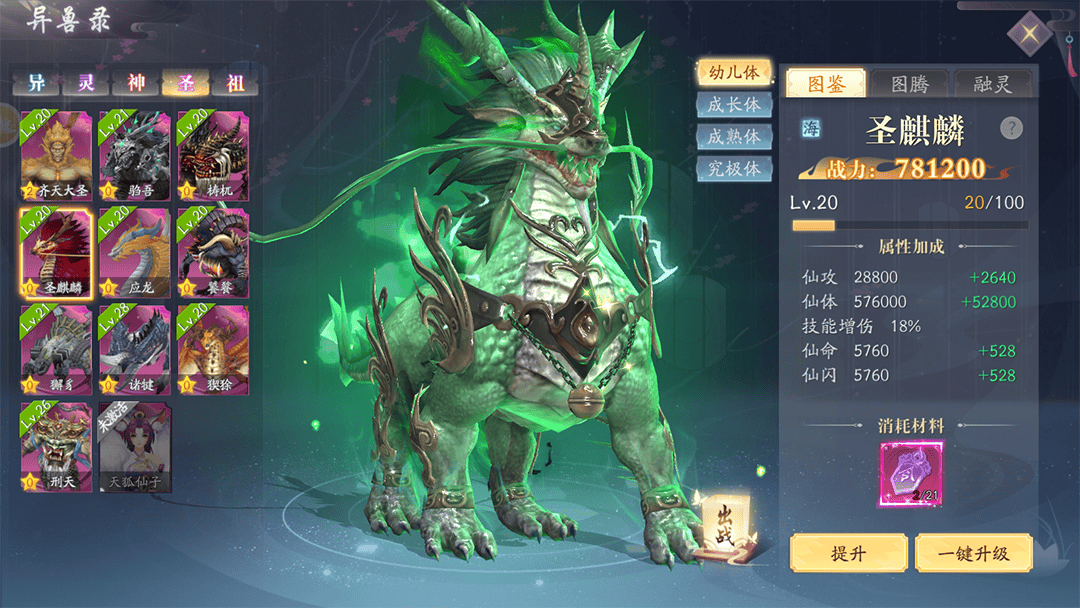Switch to the 图腾 tab
This screenshot has width=1080, height=608.
click(x=909, y=83)
